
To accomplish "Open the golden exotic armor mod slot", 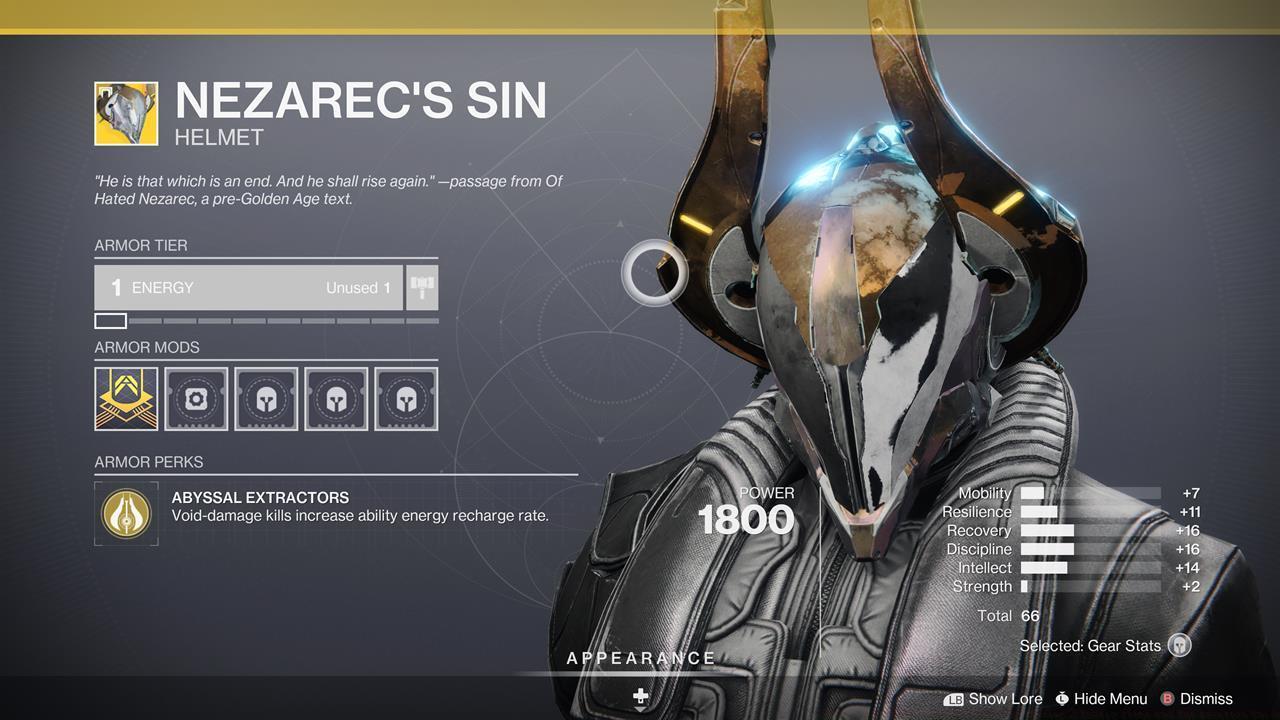I will tap(126, 398).
